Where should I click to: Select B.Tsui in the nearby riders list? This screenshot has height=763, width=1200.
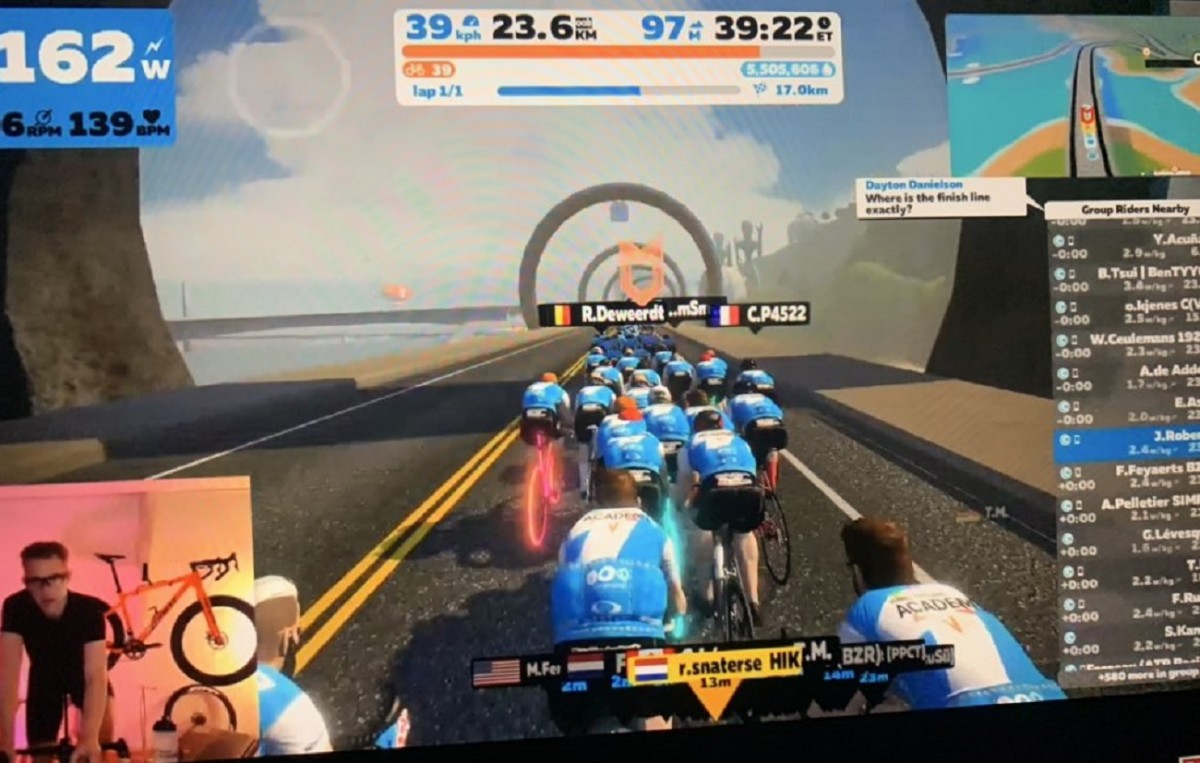(1125, 279)
